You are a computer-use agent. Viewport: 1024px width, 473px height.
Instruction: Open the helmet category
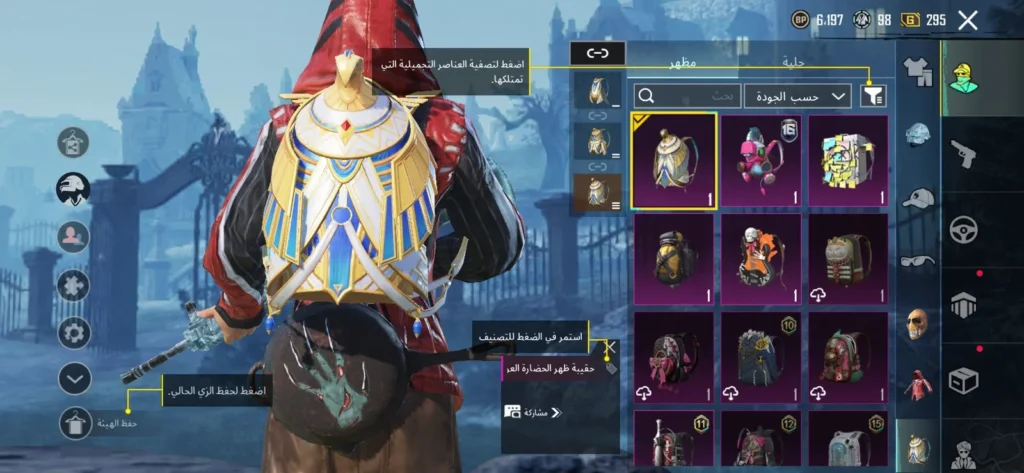[x=917, y=135]
